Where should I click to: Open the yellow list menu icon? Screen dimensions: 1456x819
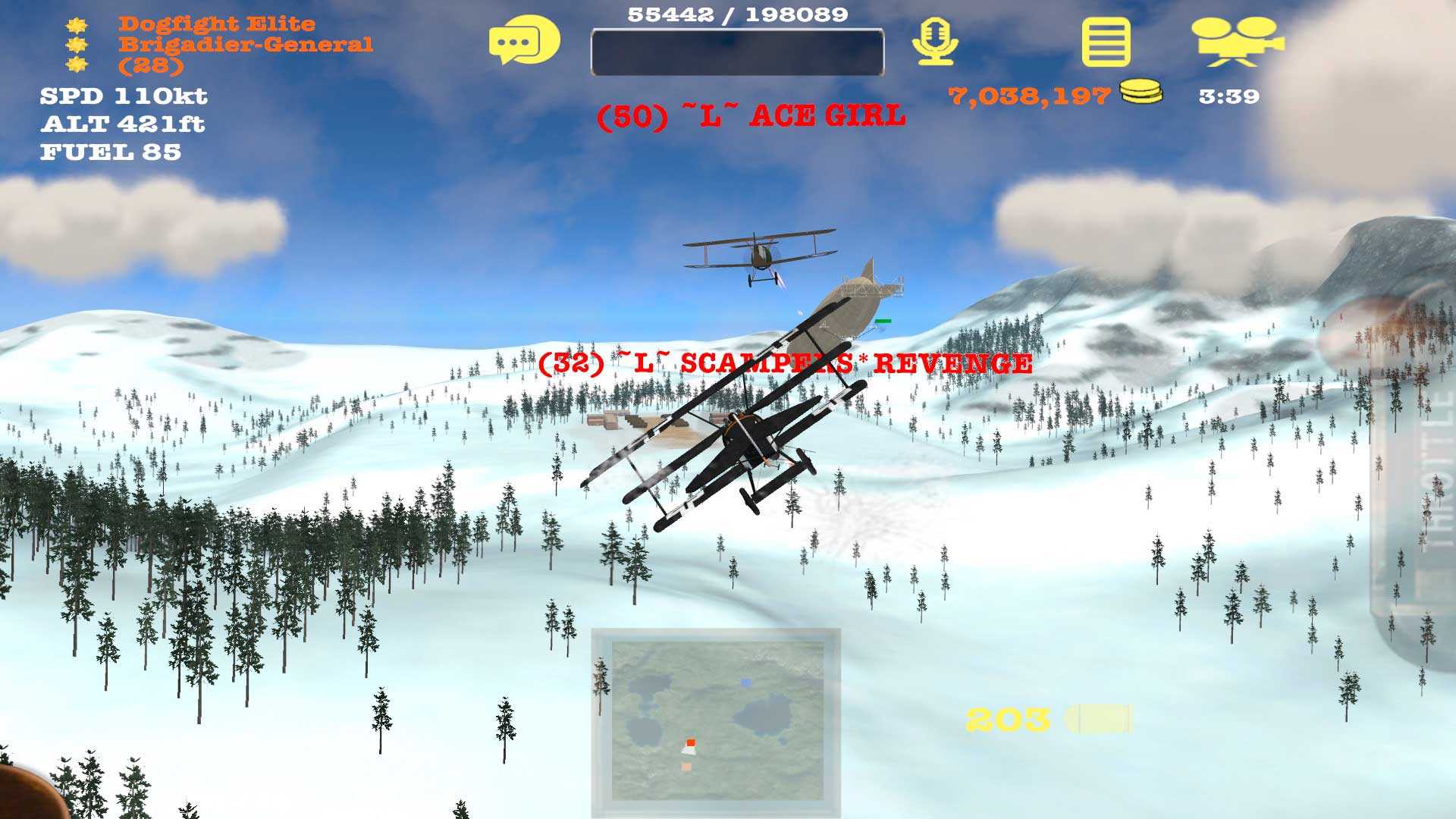tap(1106, 42)
